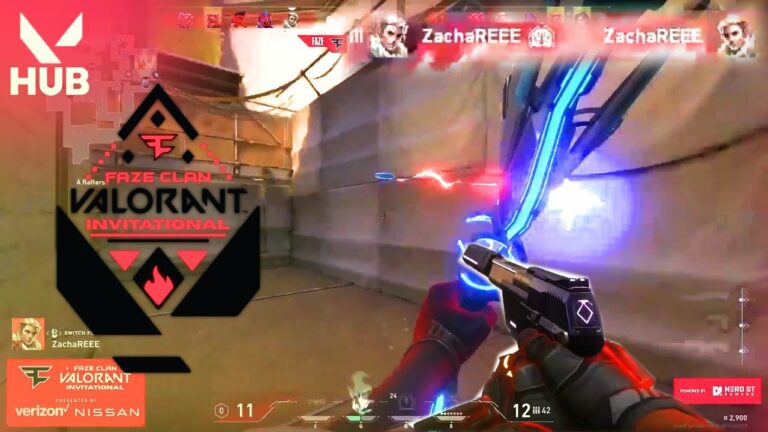Open the Verizon Nissan sponsor banner
The height and width of the screenshot is (432, 768).
tap(76, 390)
